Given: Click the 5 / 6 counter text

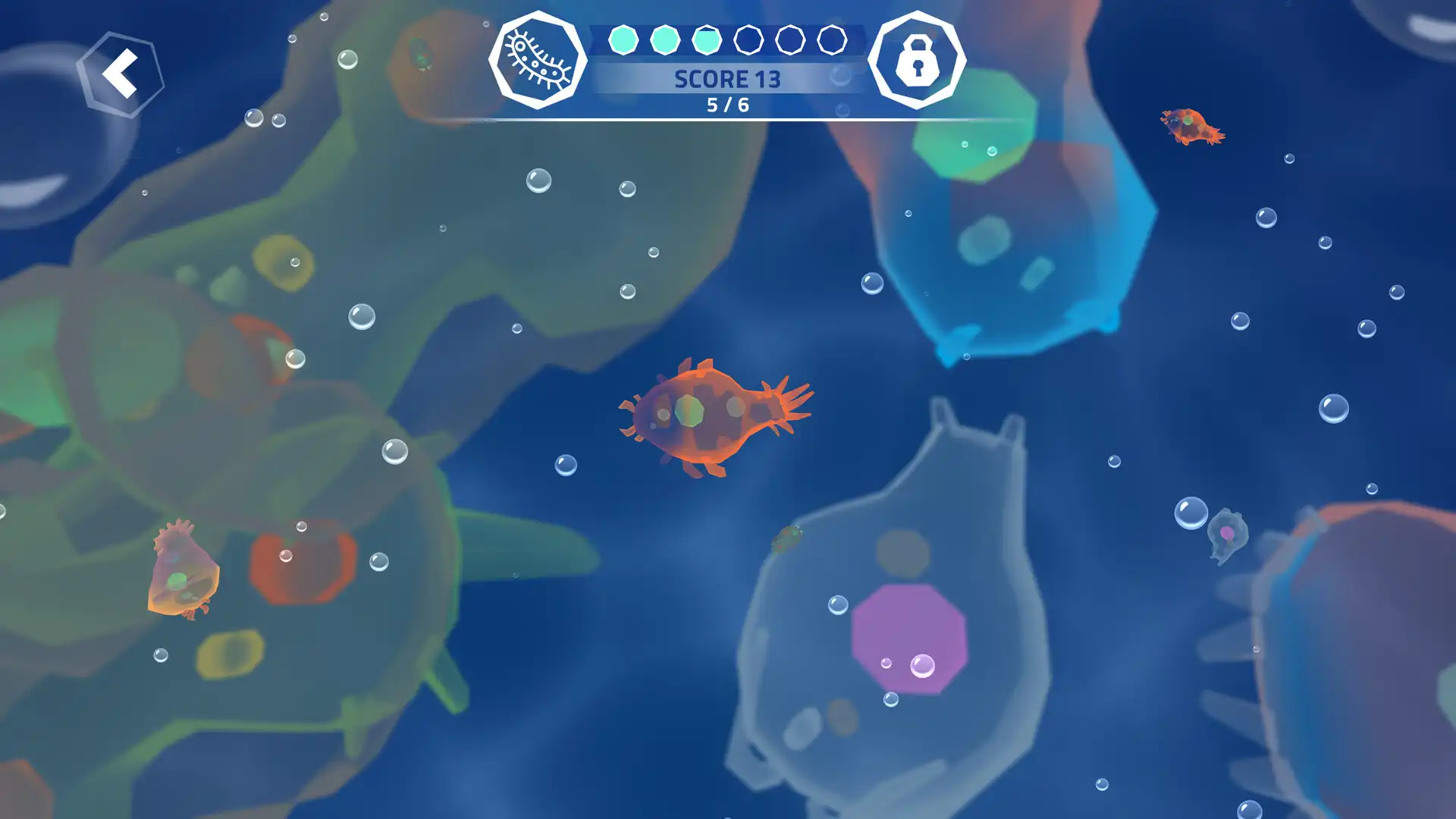Looking at the screenshot, I should (x=727, y=105).
